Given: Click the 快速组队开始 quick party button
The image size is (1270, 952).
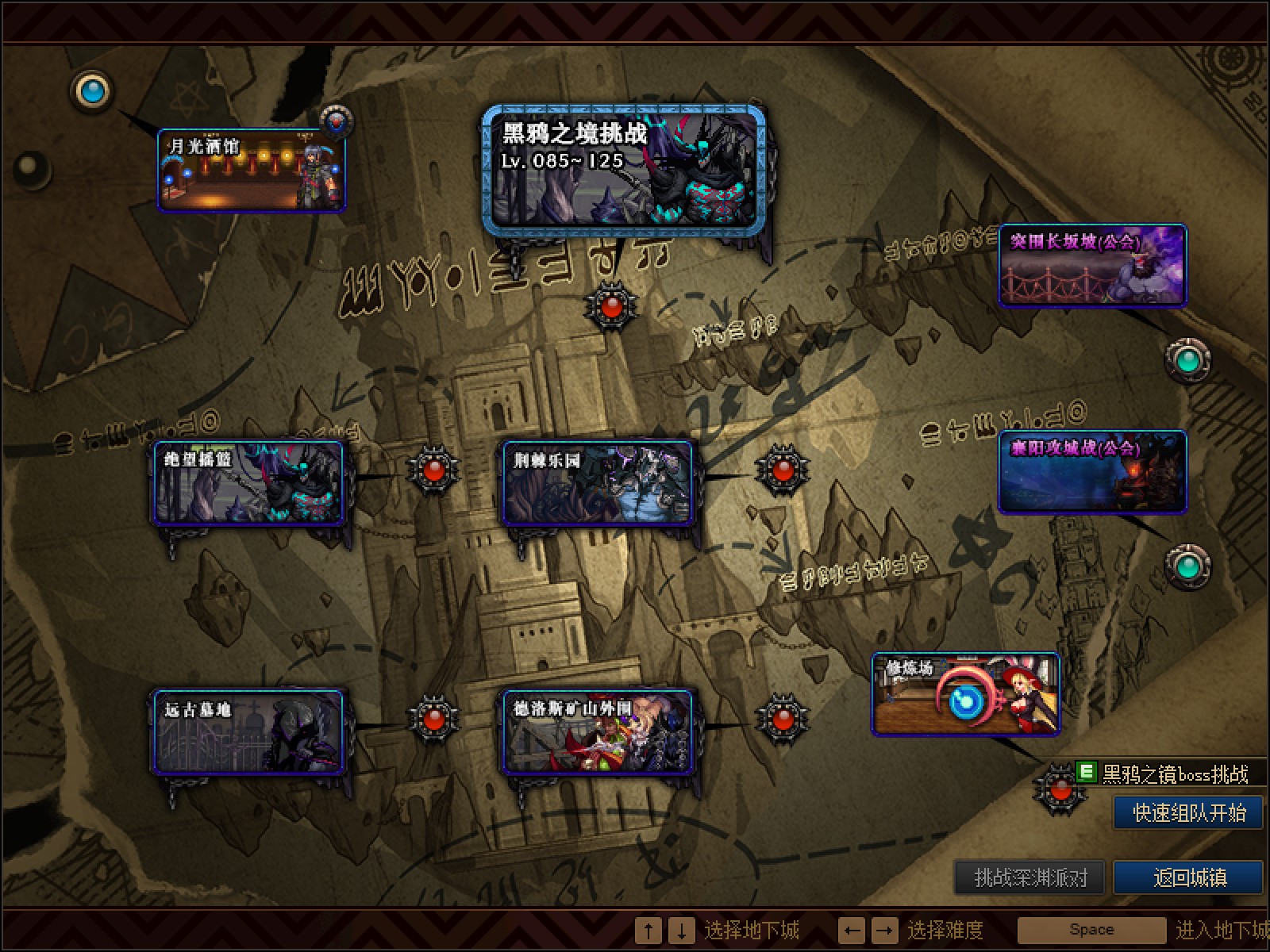Looking at the screenshot, I should coord(1188,813).
